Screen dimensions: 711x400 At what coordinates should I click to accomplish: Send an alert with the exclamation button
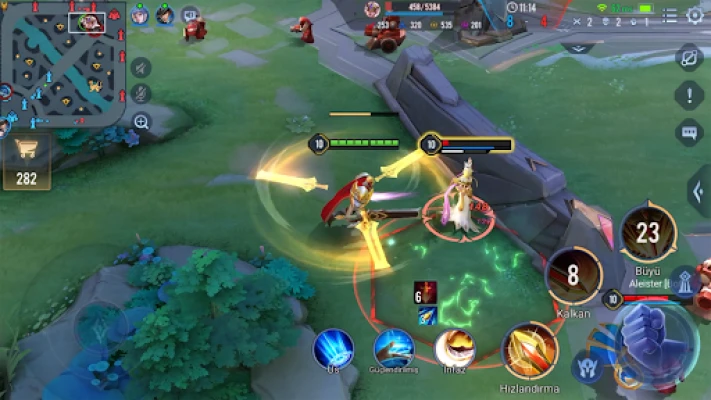click(x=689, y=95)
